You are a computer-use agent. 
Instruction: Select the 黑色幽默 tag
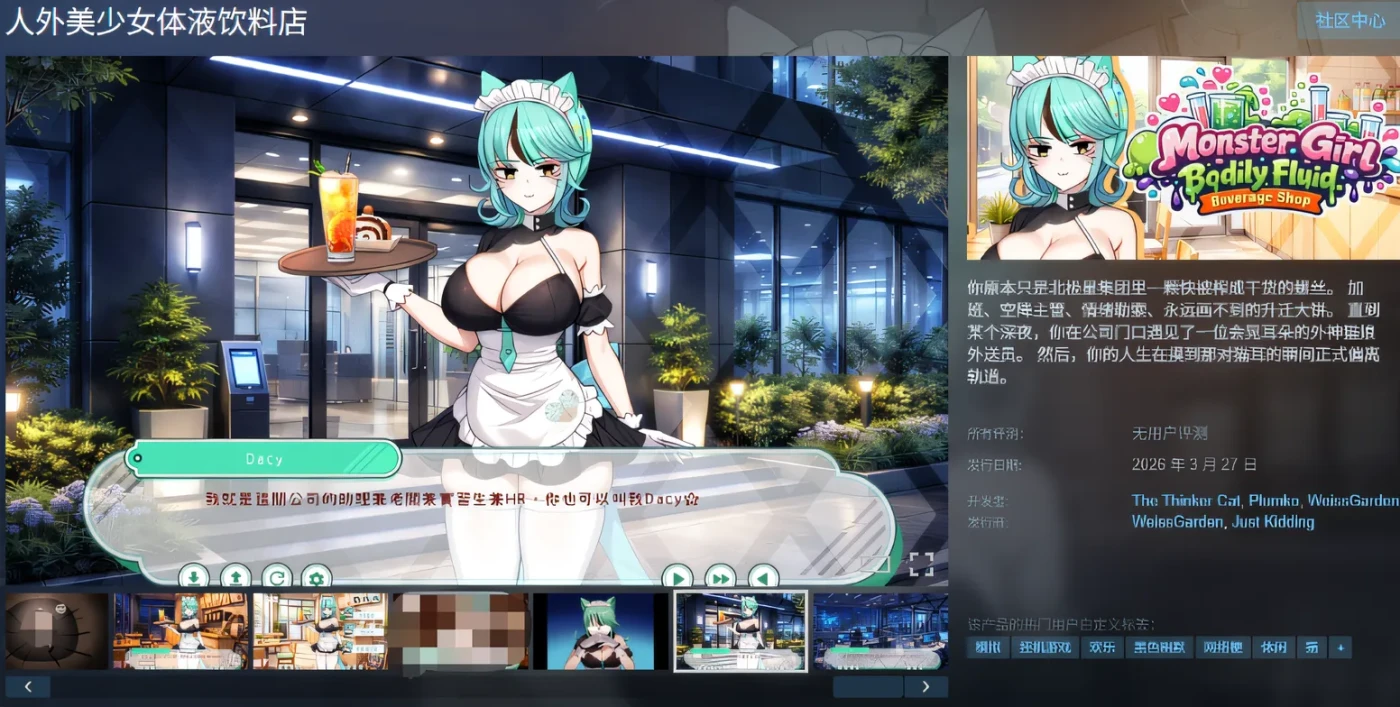1158,648
